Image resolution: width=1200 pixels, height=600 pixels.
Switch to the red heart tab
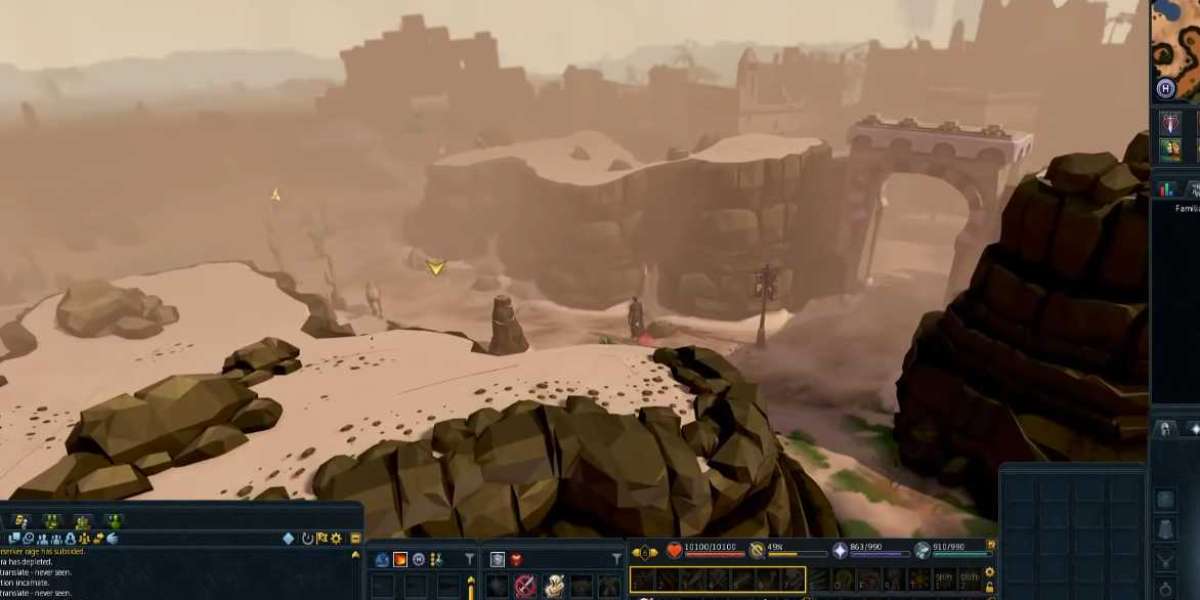[516, 560]
